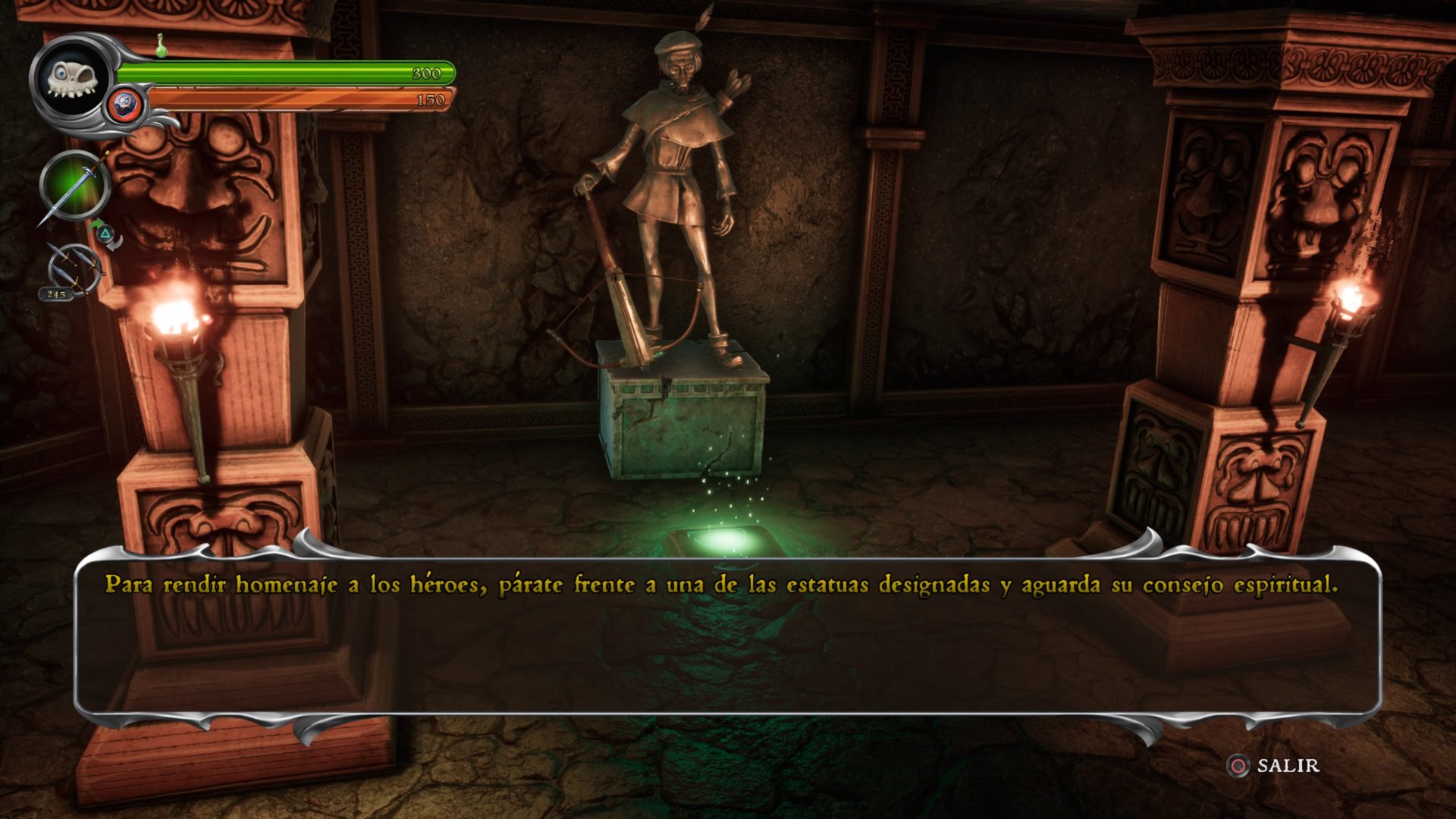Select the round shield icon

pyautogui.click(x=124, y=104)
